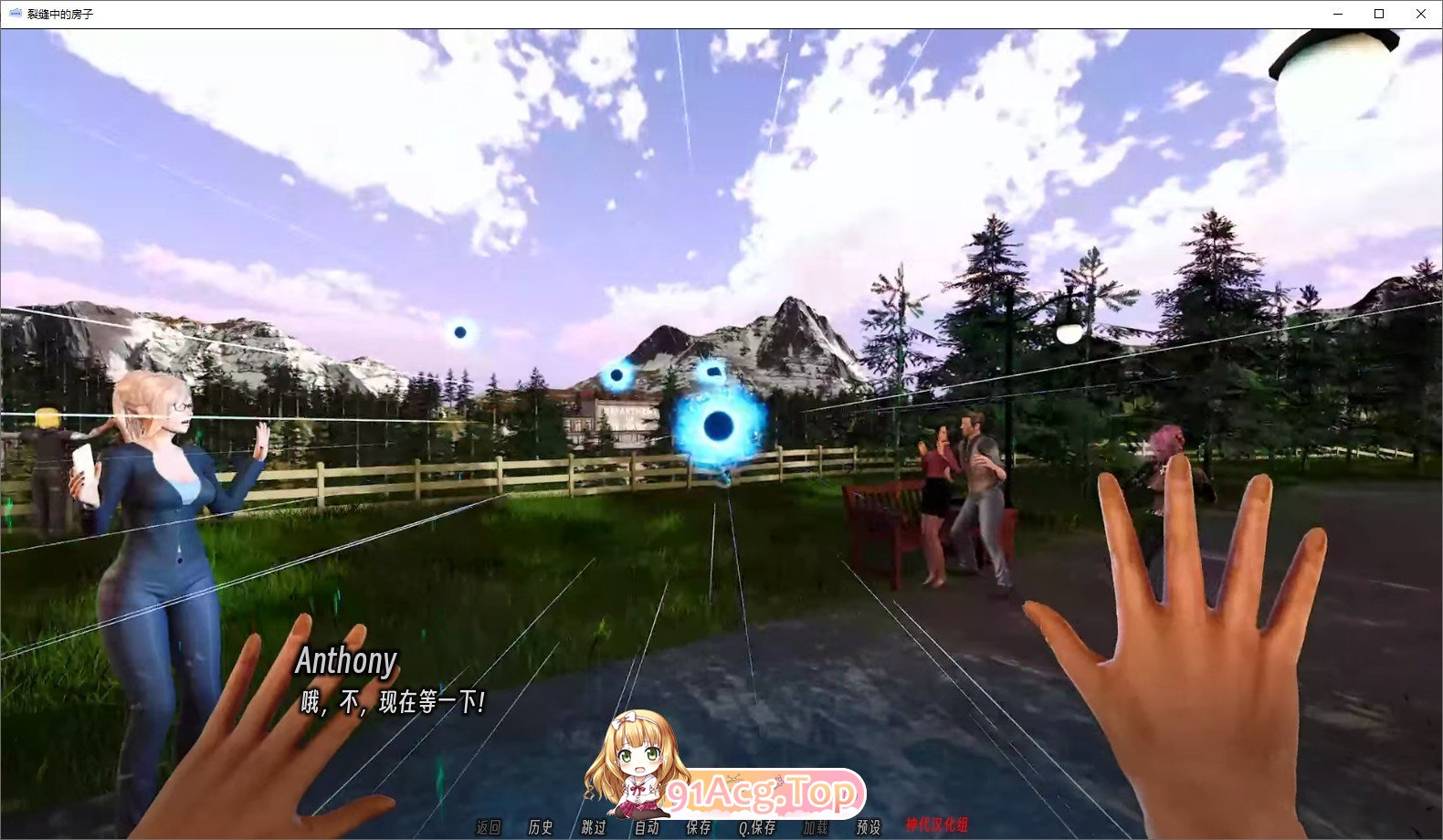The height and width of the screenshot is (840, 1443).
Task: Open preferences via 预设
Action: 866,827
